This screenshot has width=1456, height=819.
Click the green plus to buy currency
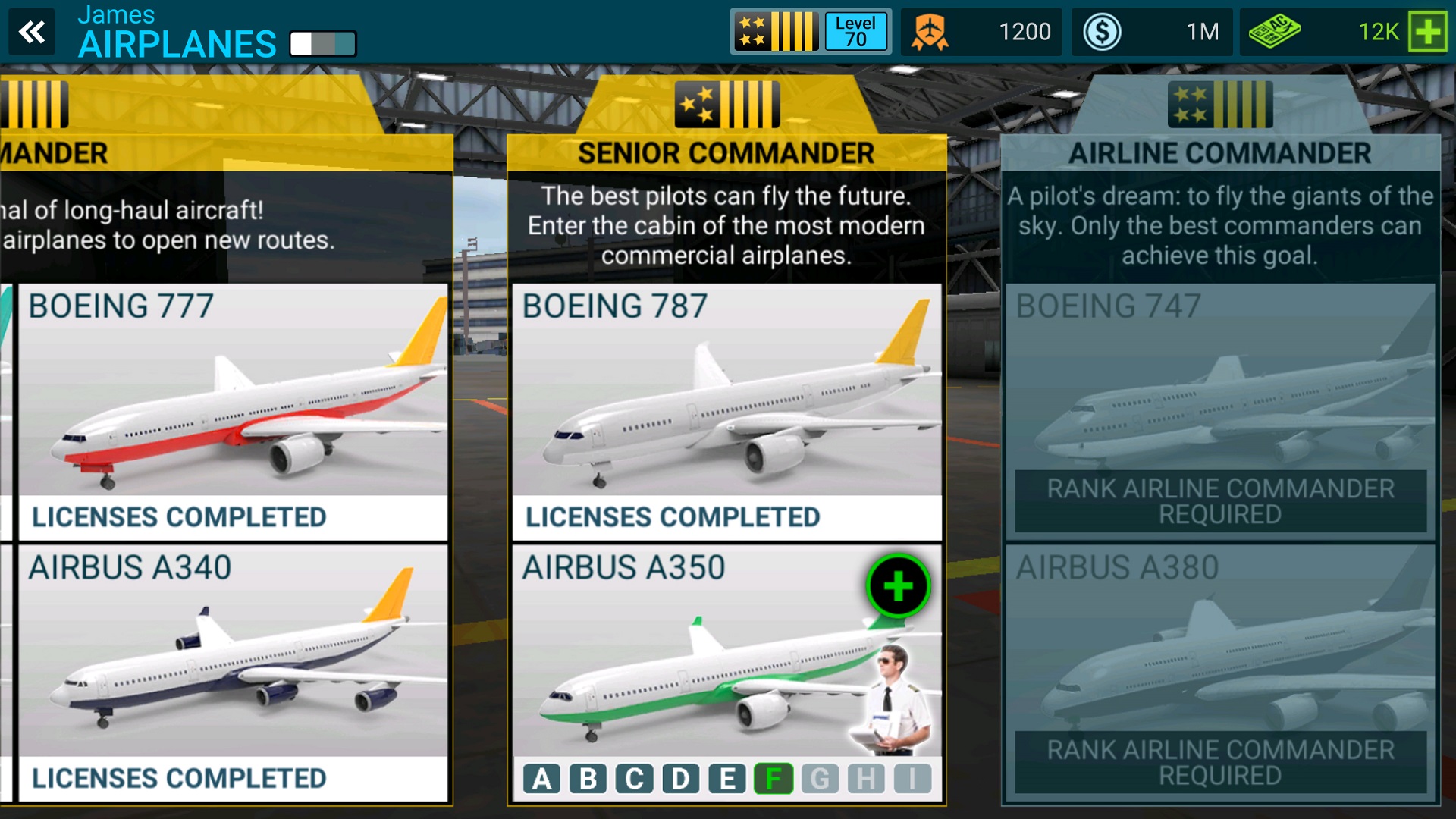[1429, 32]
